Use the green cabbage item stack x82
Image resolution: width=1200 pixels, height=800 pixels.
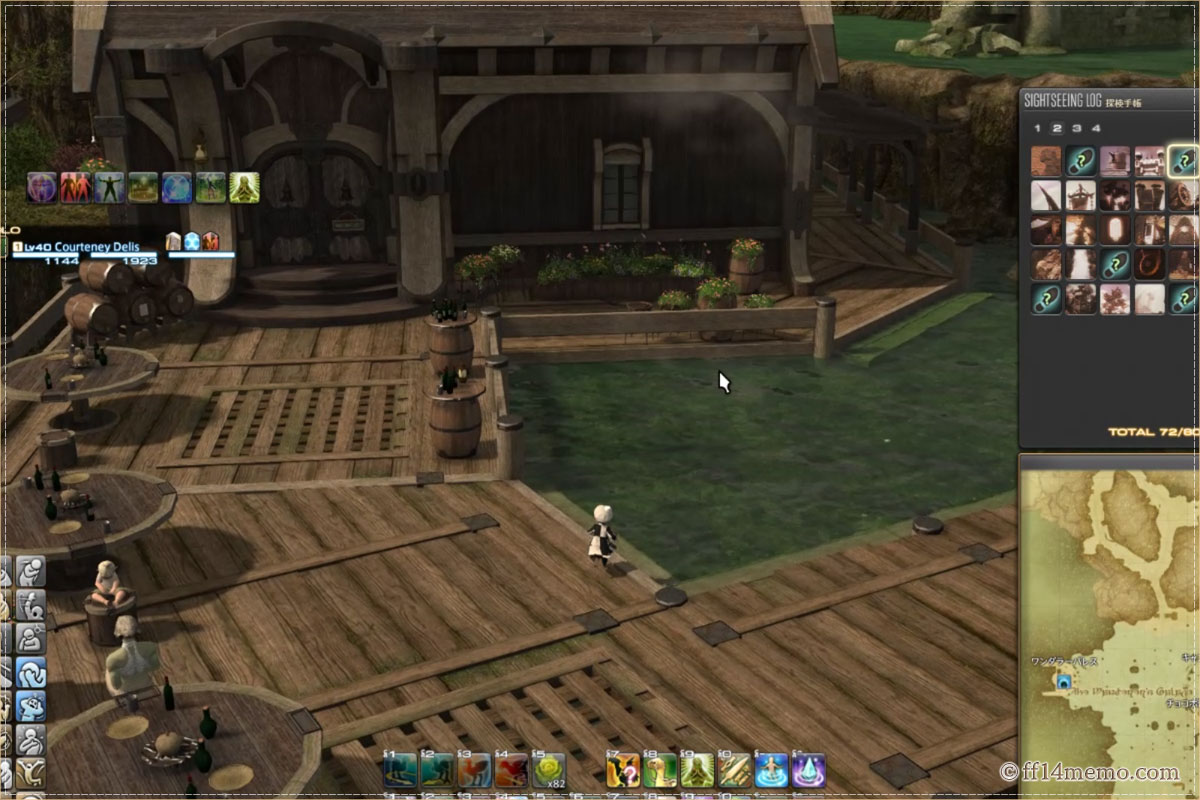pyautogui.click(x=547, y=770)
